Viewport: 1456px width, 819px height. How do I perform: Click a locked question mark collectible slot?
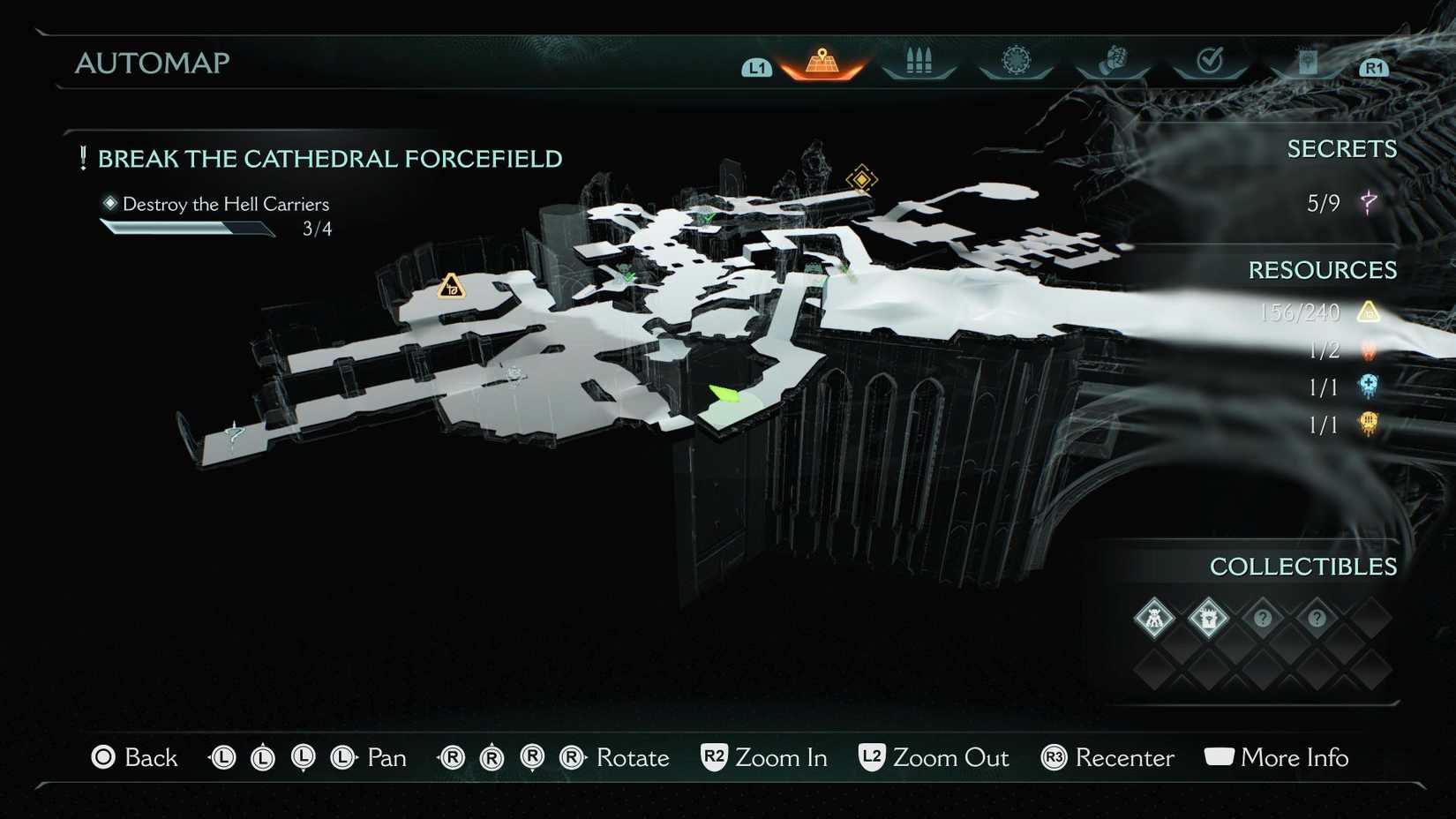(x=1264, y=619)
